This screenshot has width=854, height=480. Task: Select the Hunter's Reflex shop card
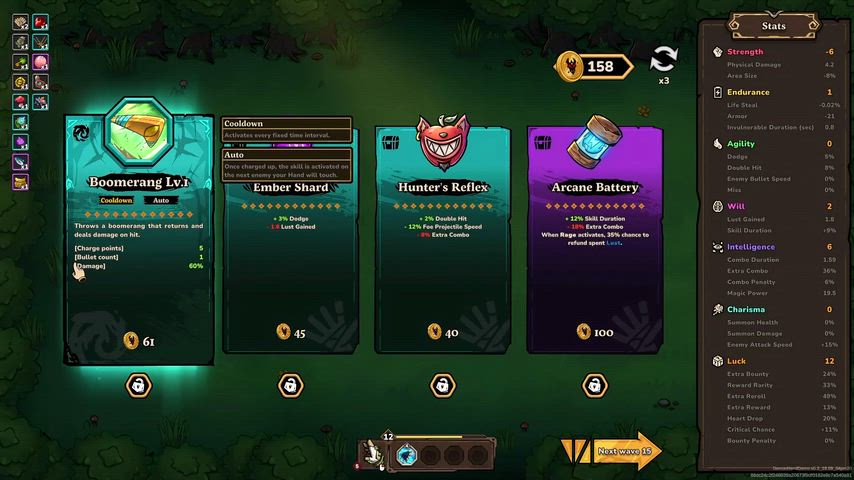tap(442, 240)
